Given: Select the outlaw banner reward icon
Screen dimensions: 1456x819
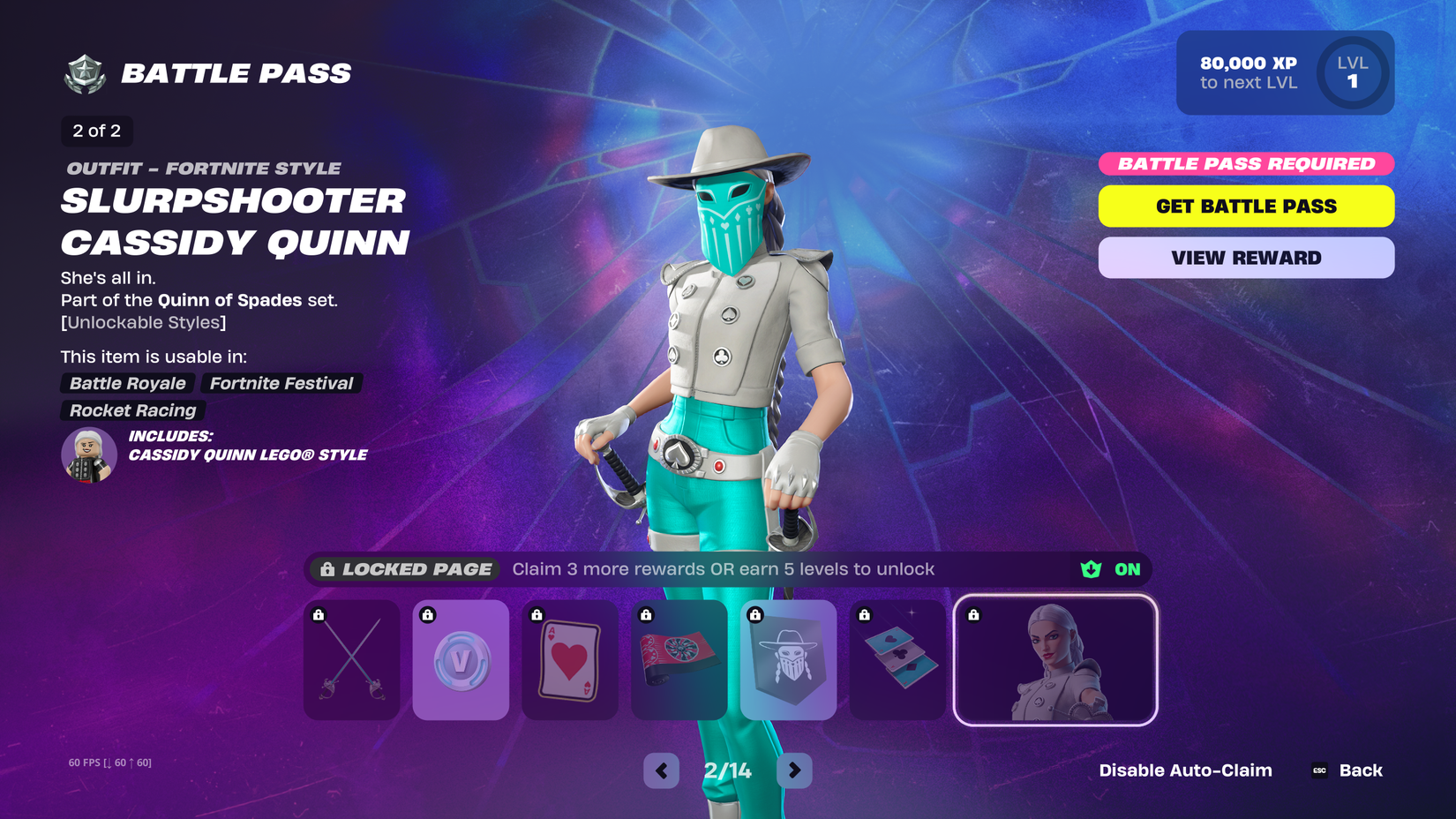Looking at the screenshot, I should [788, 660].
